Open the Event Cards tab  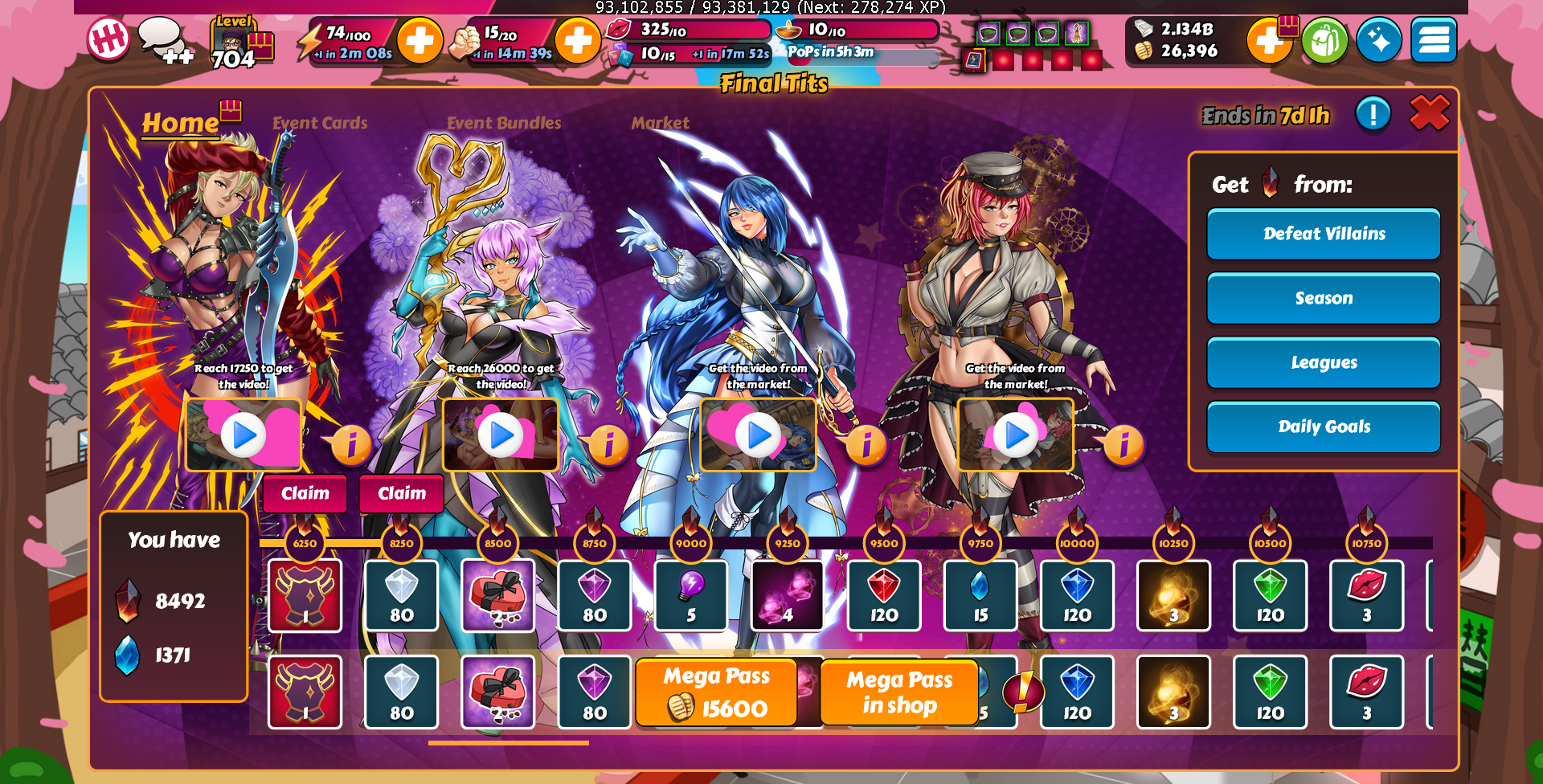(319, 123)
